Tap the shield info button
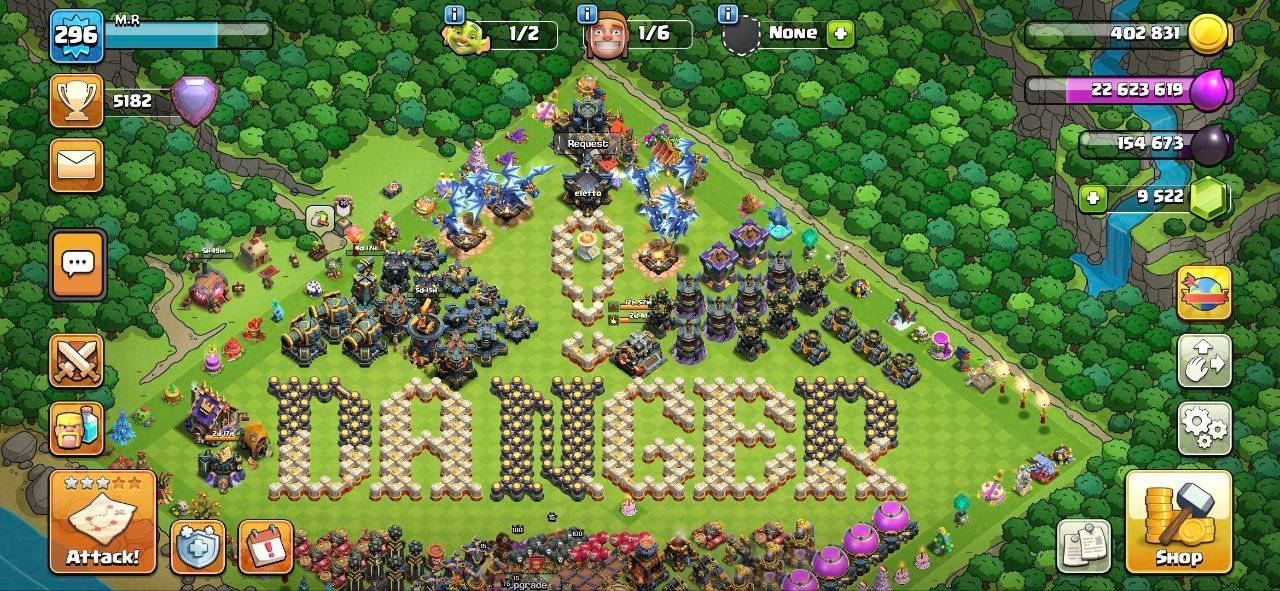 coord(197,547)
